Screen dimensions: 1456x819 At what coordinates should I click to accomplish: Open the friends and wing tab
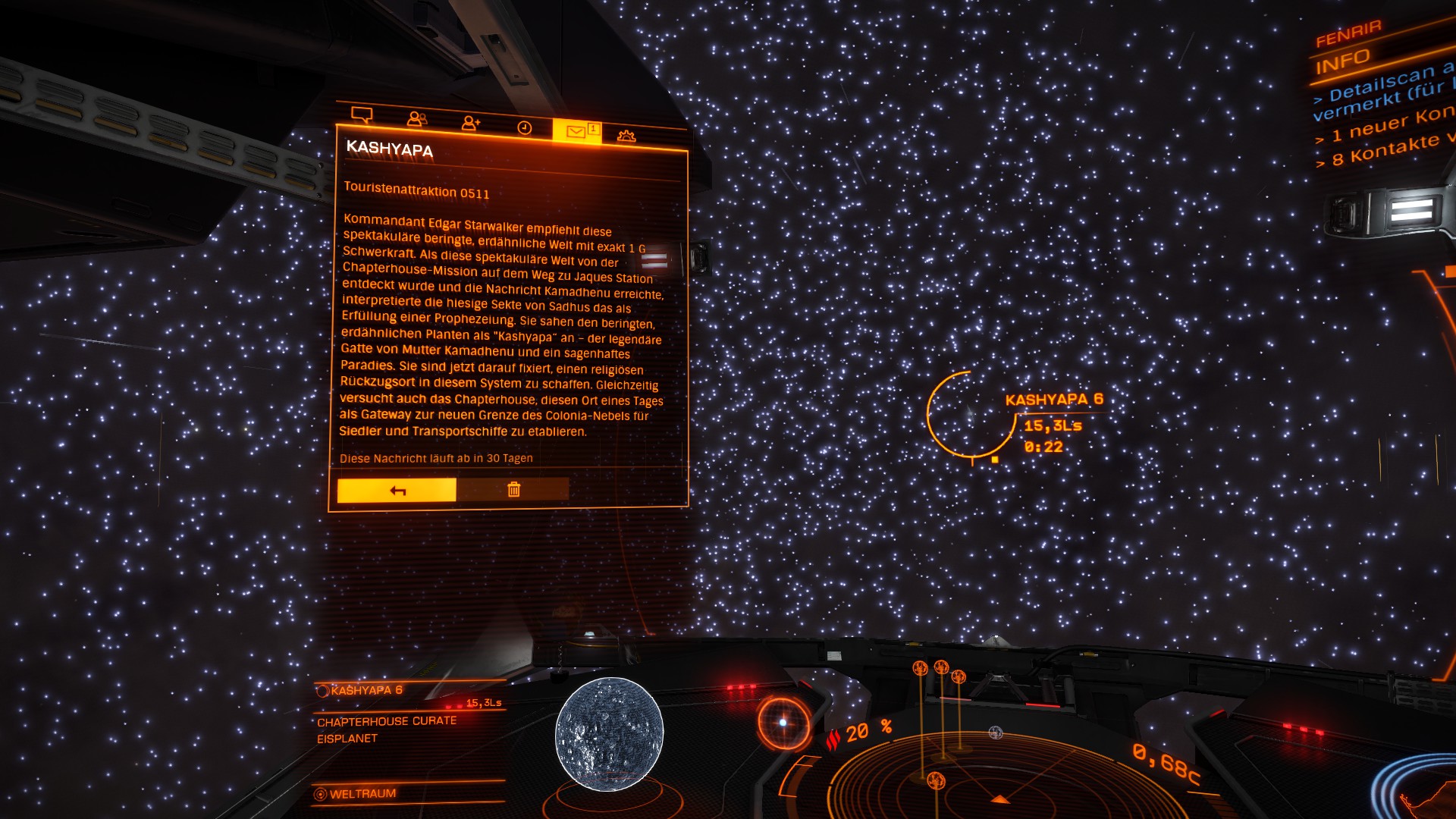[416, 118]
